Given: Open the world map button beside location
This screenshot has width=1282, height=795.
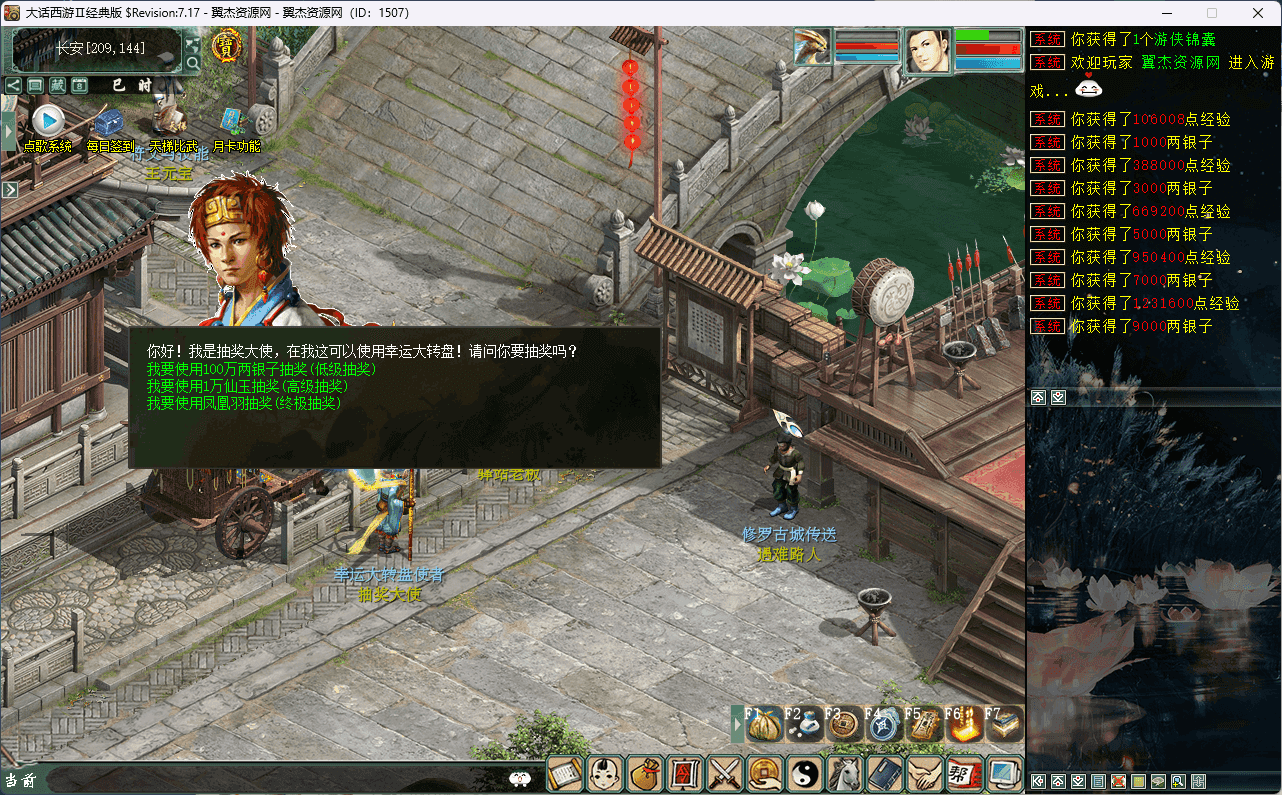Looking at the screenshot, I should point(193,43).
